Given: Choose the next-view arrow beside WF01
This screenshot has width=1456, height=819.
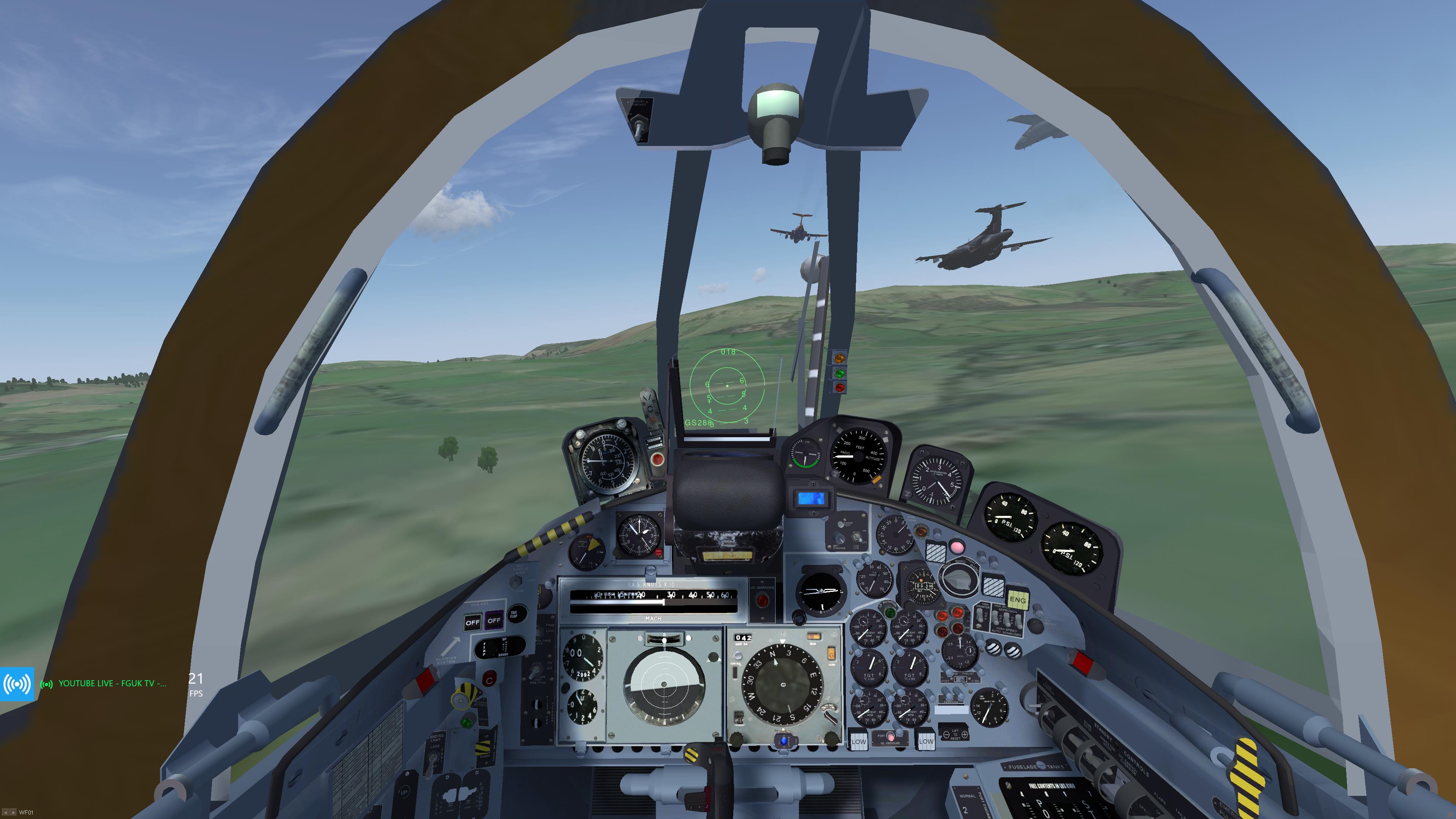Looking at the screenshot, I should point(13,812).
